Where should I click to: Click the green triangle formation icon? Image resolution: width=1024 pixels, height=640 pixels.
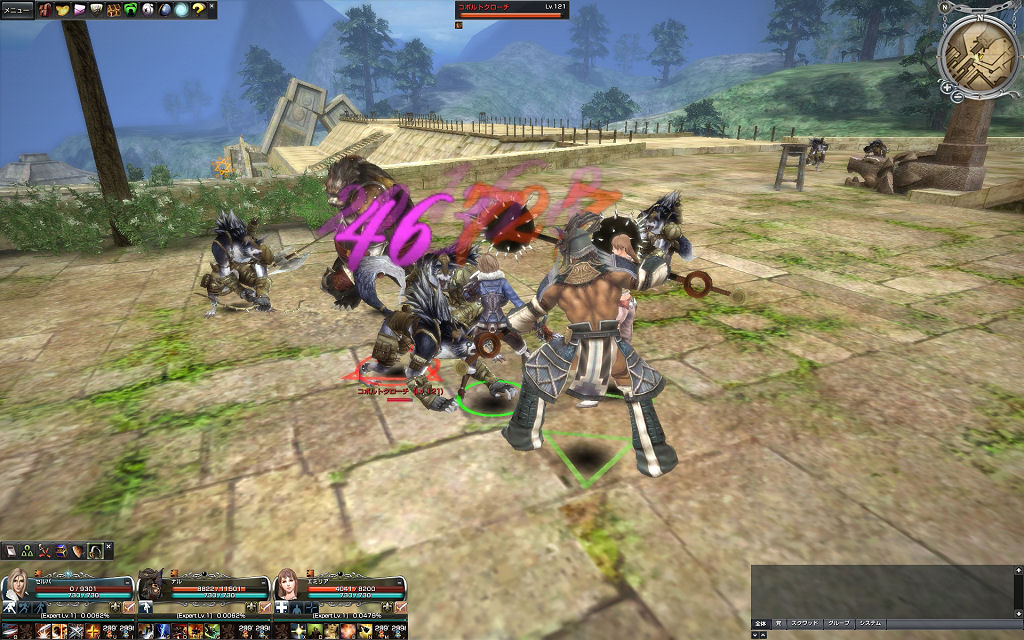tap(27, 551)
